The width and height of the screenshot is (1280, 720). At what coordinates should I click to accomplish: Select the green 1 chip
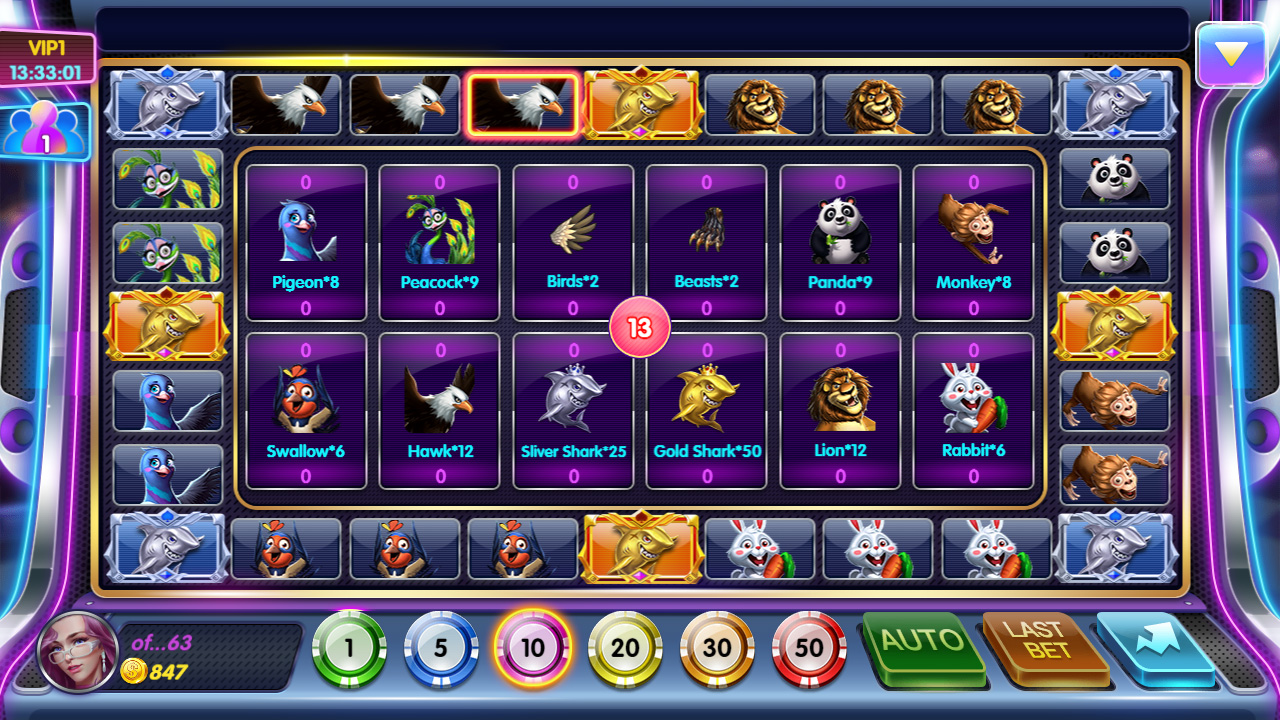click(349, 648)
